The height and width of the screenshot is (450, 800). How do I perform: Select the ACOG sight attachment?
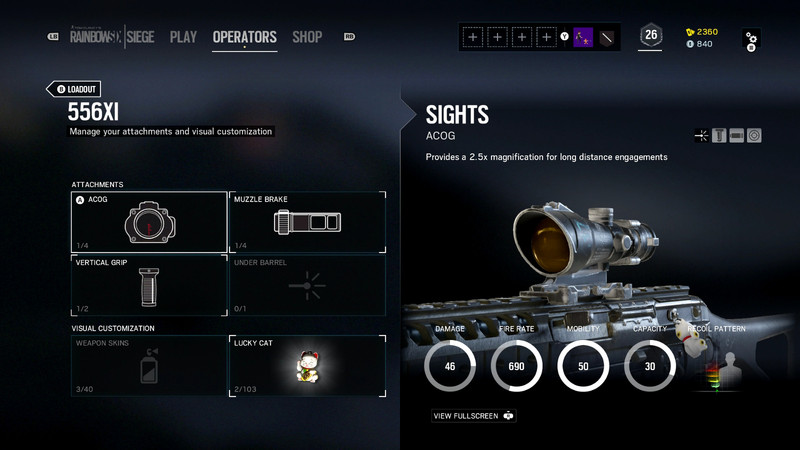[149, 221]
